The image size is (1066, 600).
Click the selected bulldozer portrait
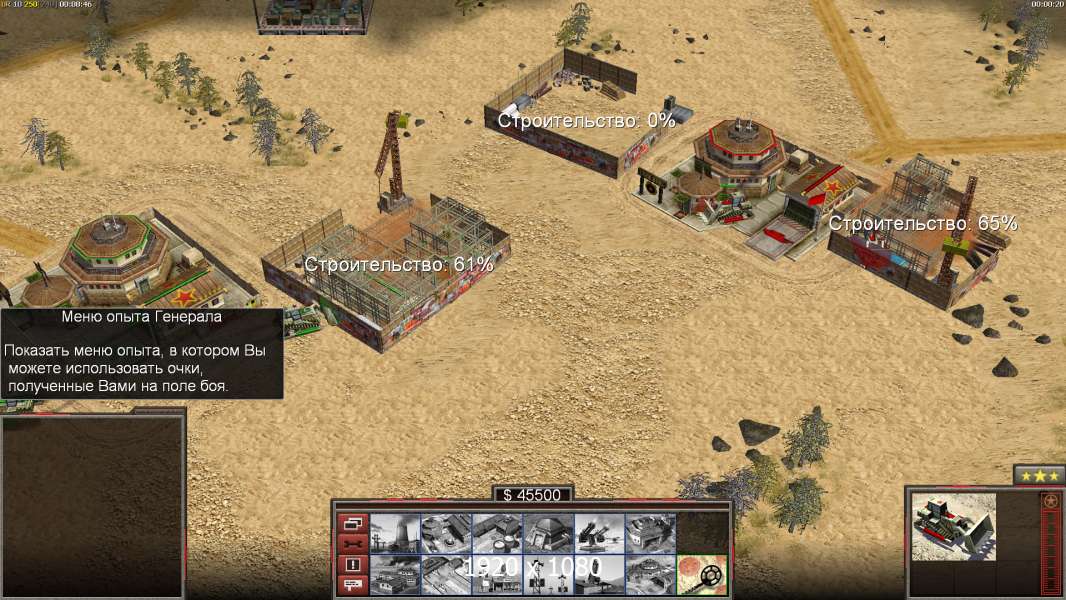pyautogui.click(x=954, y=526)
